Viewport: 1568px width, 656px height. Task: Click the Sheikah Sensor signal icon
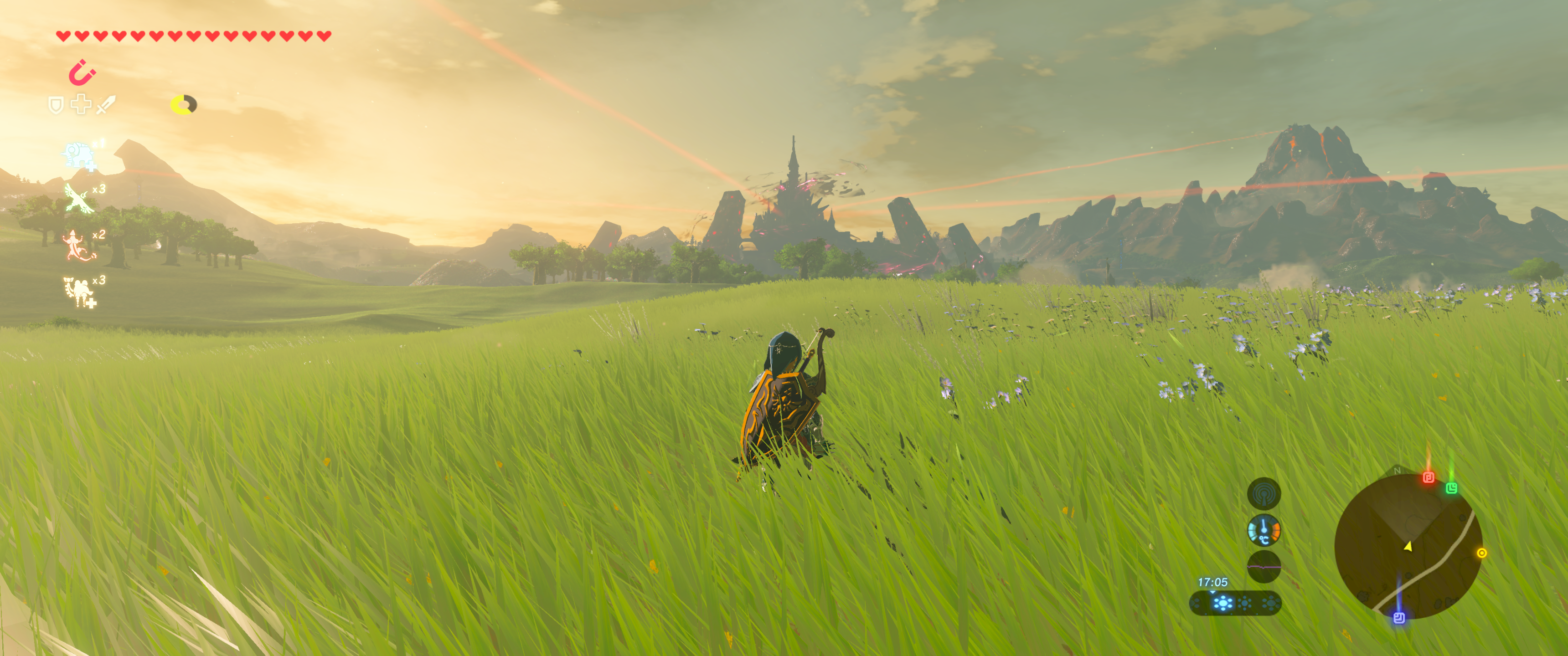click(x=1264, y=493)
